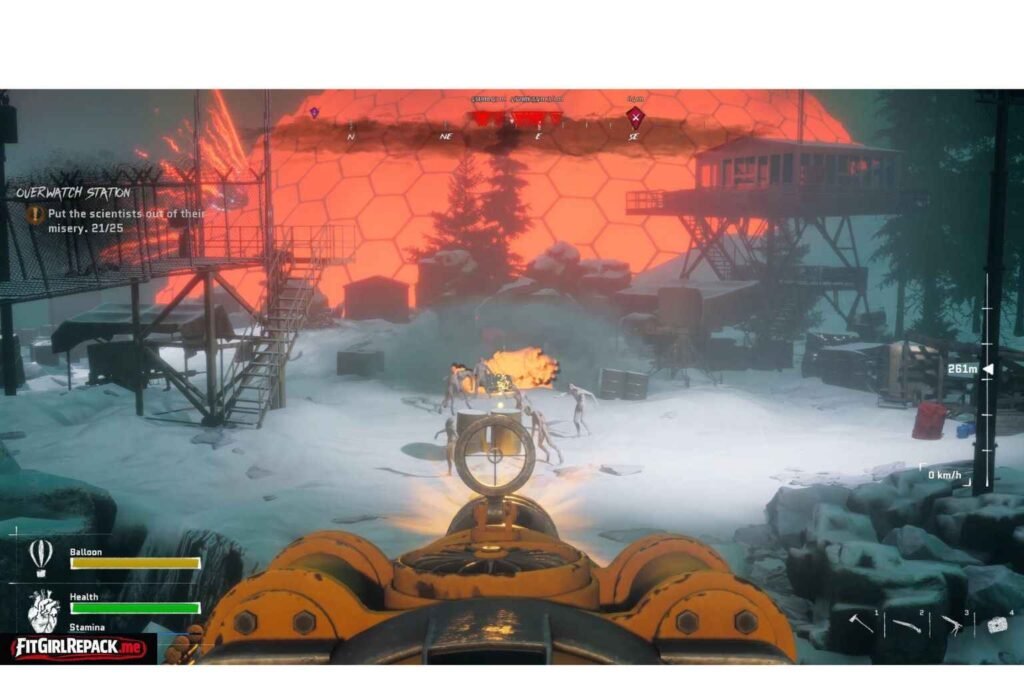Open the FitGirlRepack.me watermark link
This screenshot has width=1024, height=683.
point(78,647)
